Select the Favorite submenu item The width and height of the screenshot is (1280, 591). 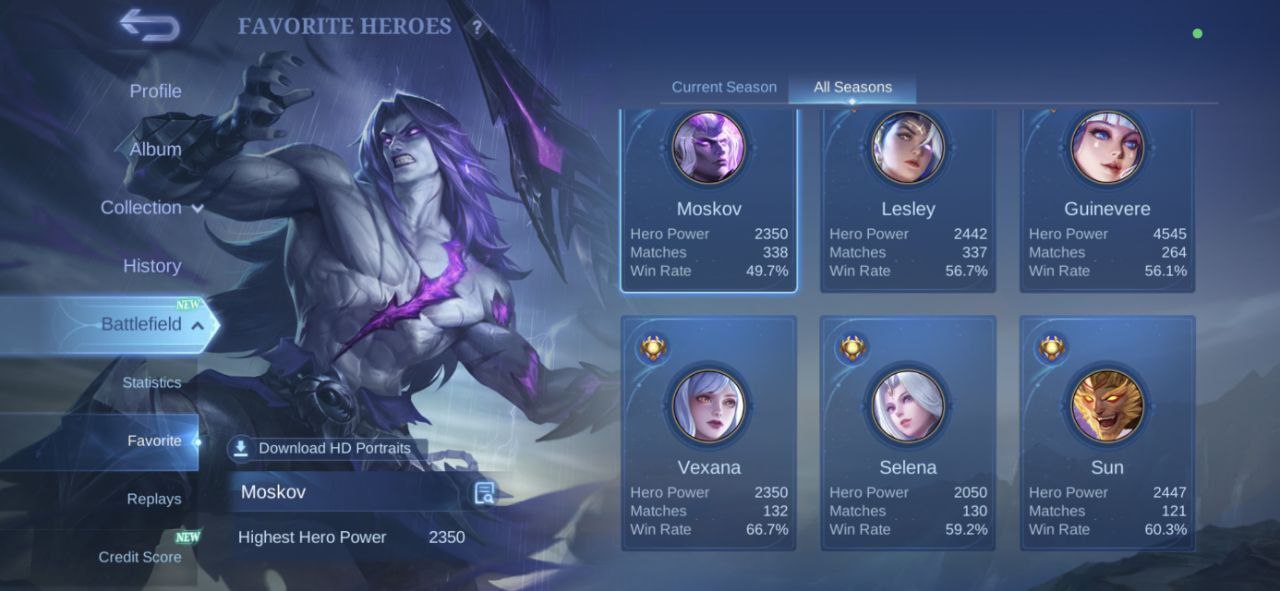[x=154, y=441]
